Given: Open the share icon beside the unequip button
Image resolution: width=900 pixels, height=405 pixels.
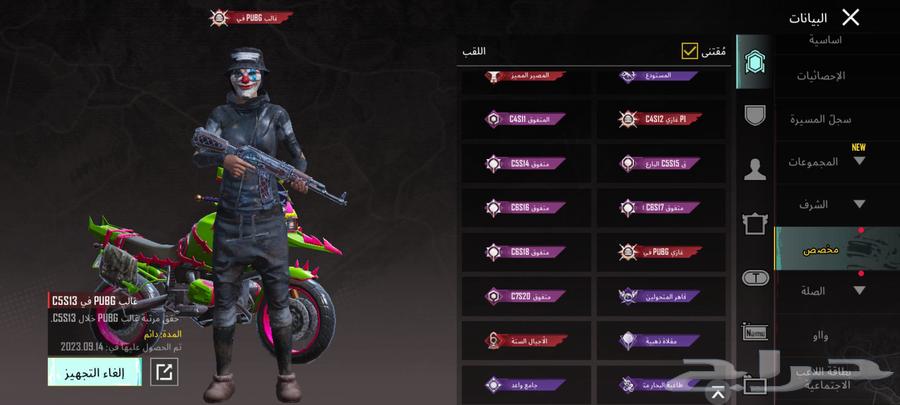Looking at the screenshot, I should click(x=164, y=373).
